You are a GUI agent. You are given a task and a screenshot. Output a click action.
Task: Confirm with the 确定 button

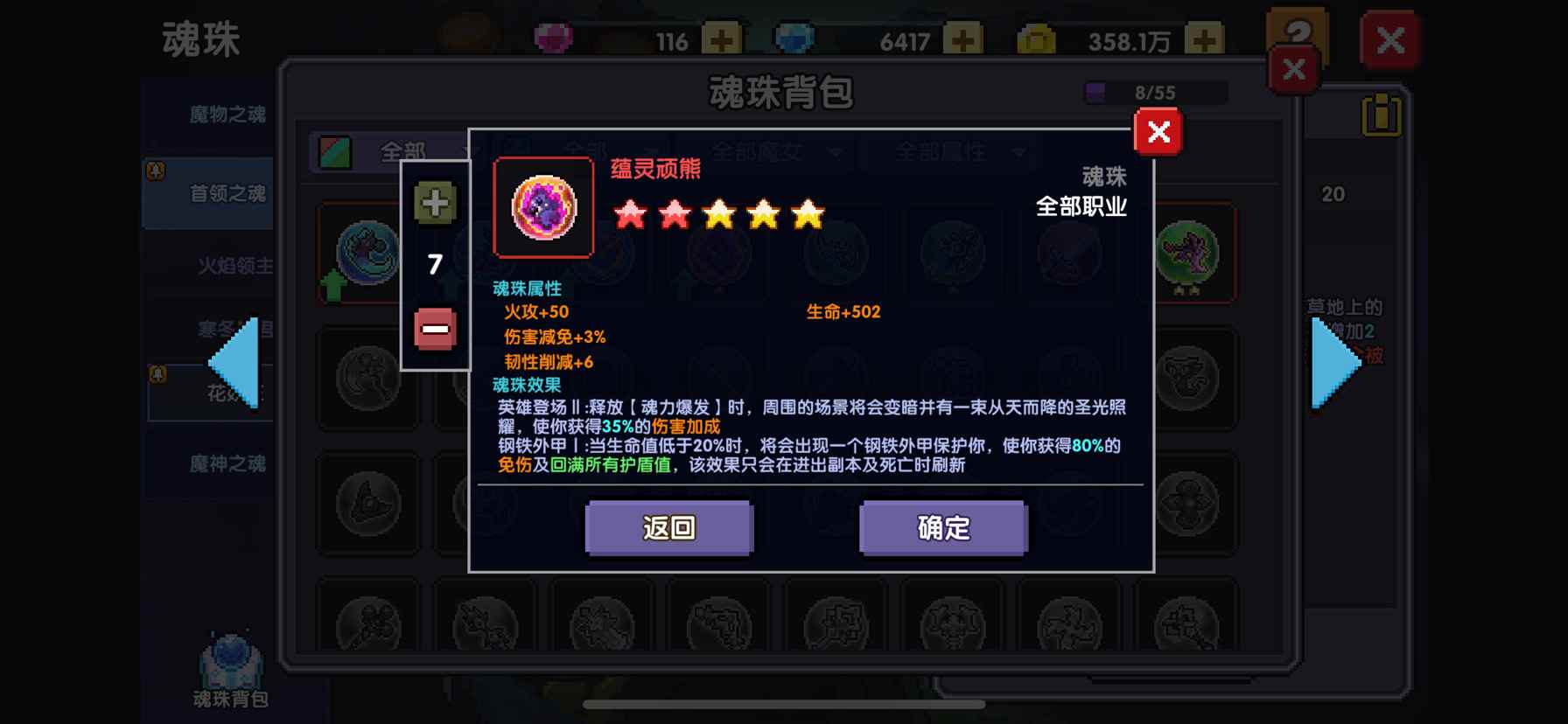943,527
